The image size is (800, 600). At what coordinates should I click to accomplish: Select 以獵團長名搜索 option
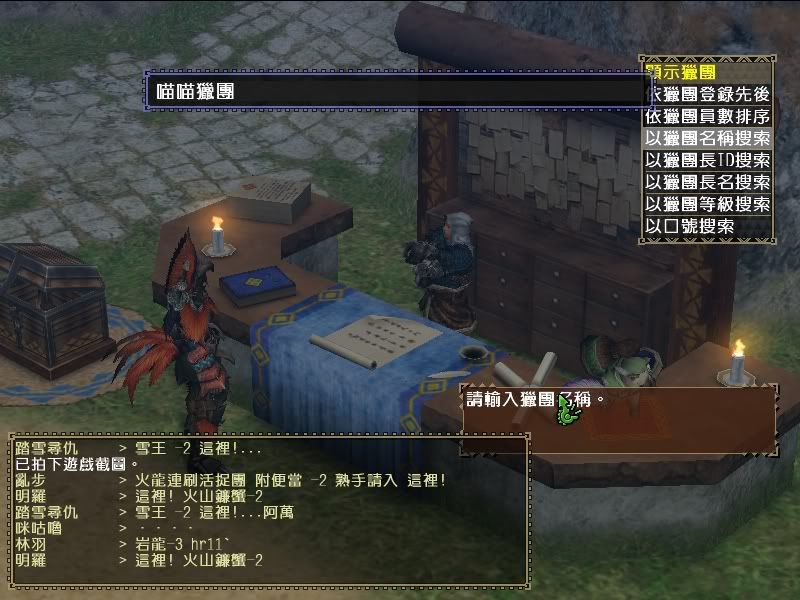coord(708,182)
